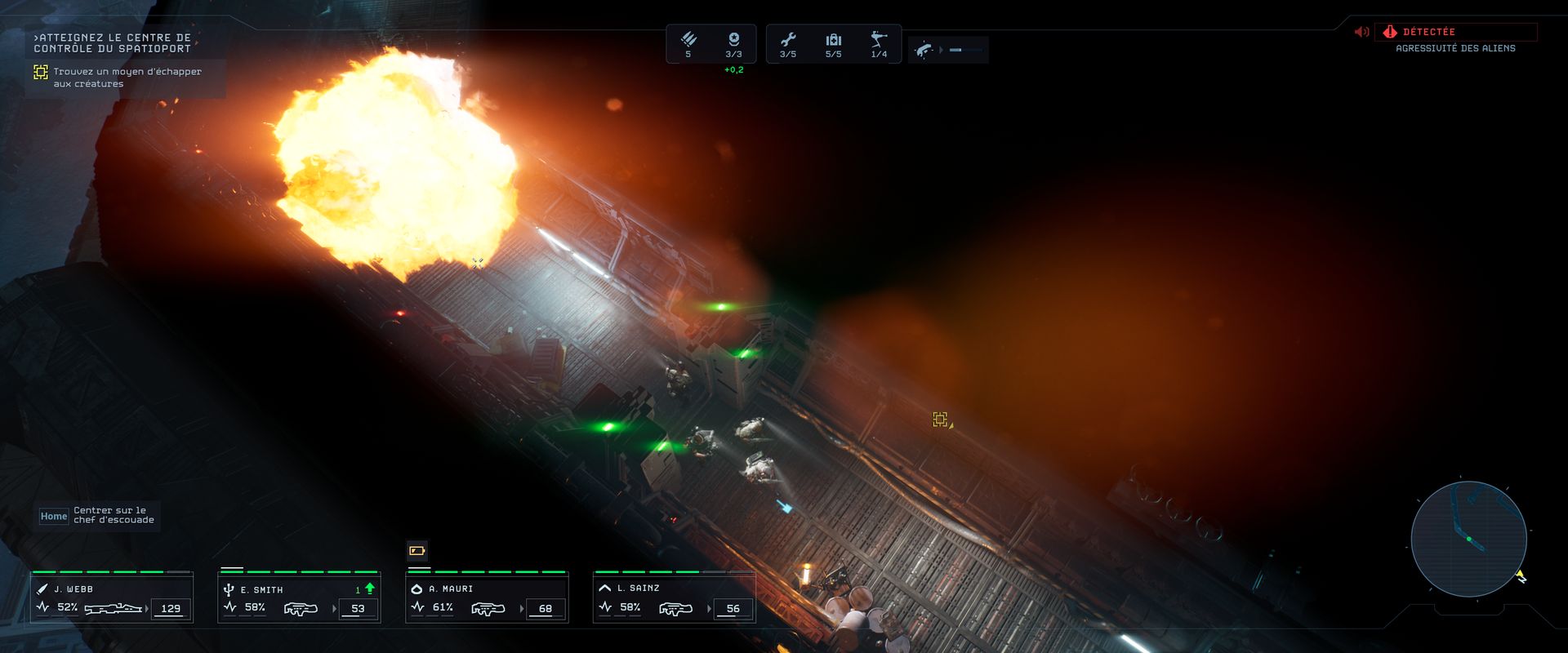Click E. Smith's green level-up arrow

click(370, 589)
